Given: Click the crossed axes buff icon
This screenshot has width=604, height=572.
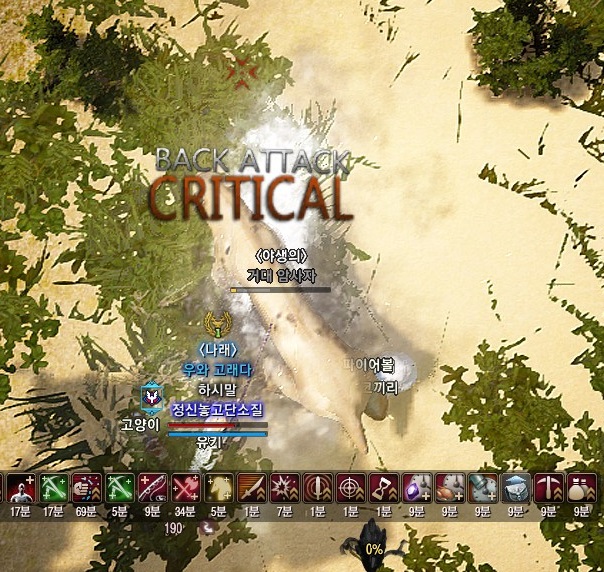Looking at the screenshot, I should [x=185, y=488].
